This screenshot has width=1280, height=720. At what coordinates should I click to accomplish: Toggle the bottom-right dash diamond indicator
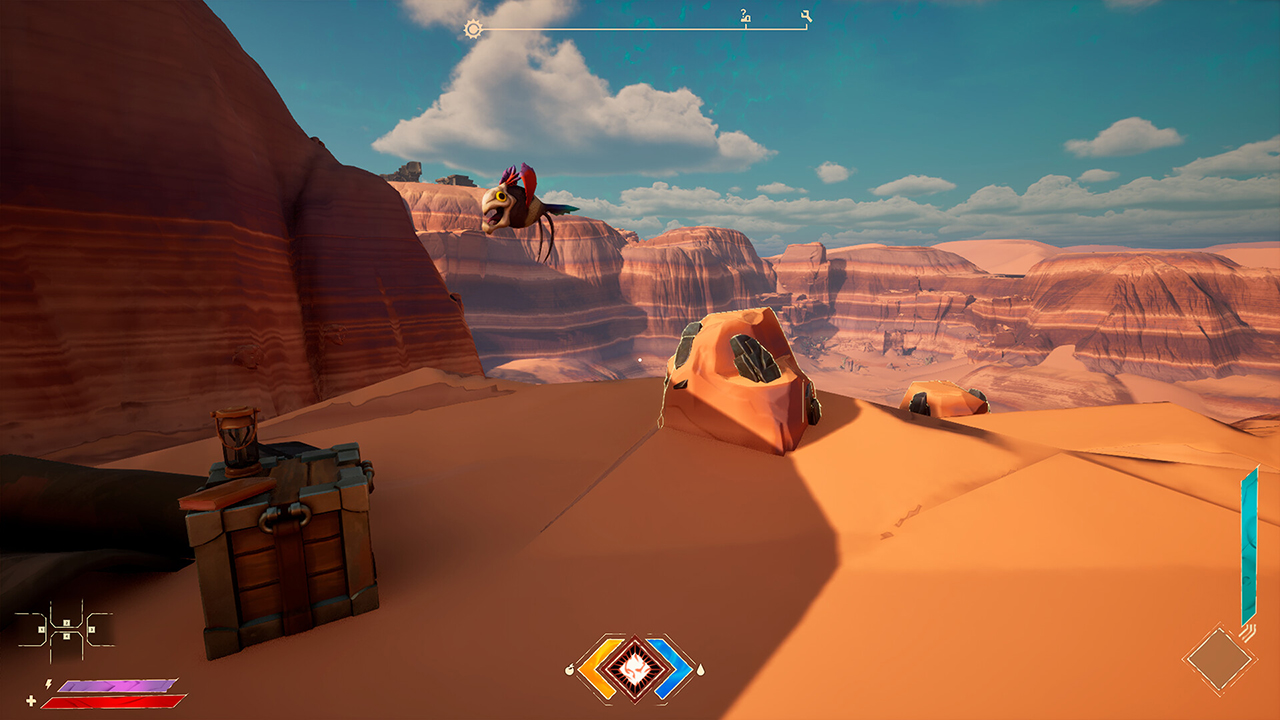[1218, 659]
